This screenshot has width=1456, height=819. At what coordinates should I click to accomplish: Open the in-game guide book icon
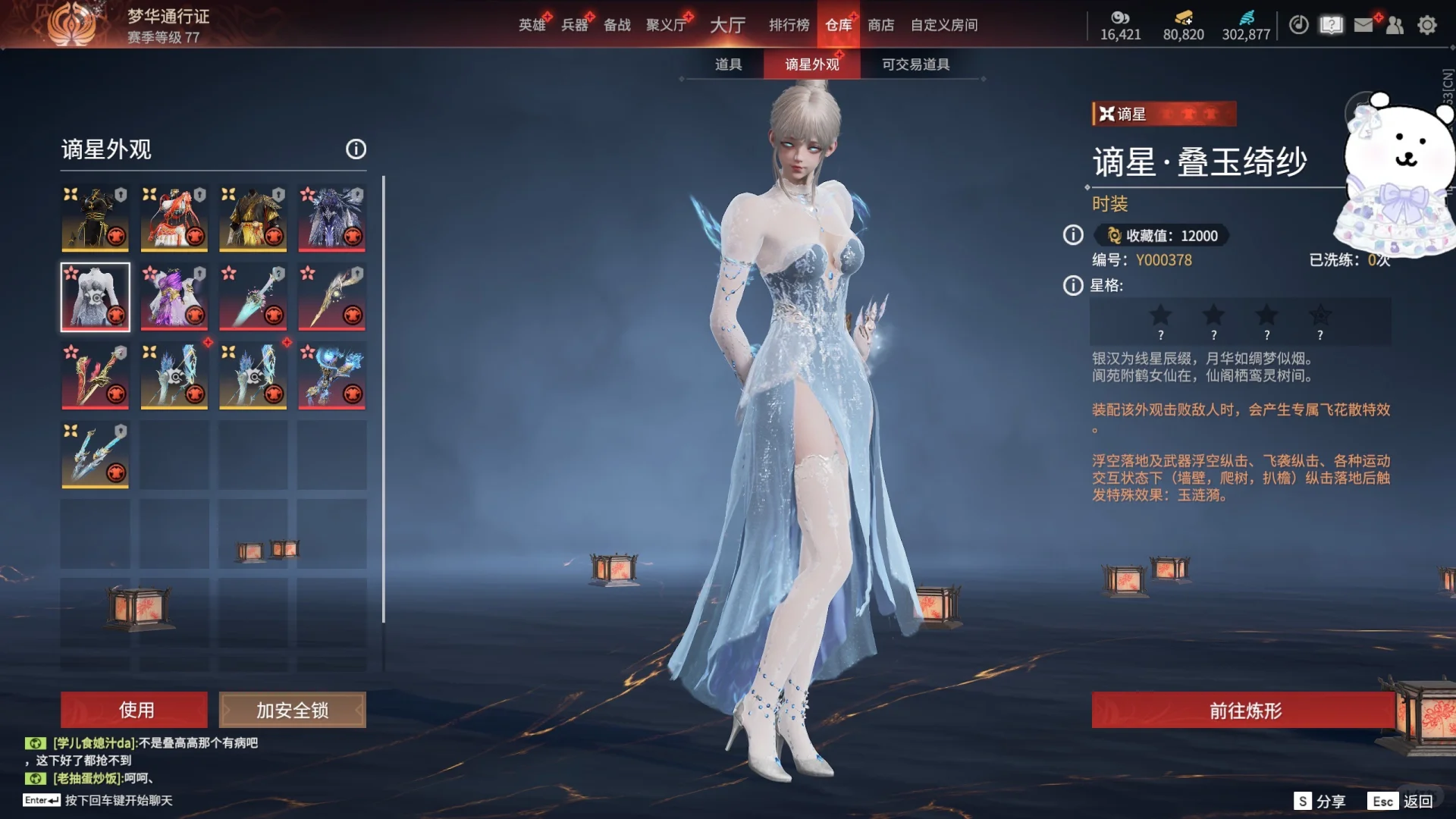[x=1331, y=25]
